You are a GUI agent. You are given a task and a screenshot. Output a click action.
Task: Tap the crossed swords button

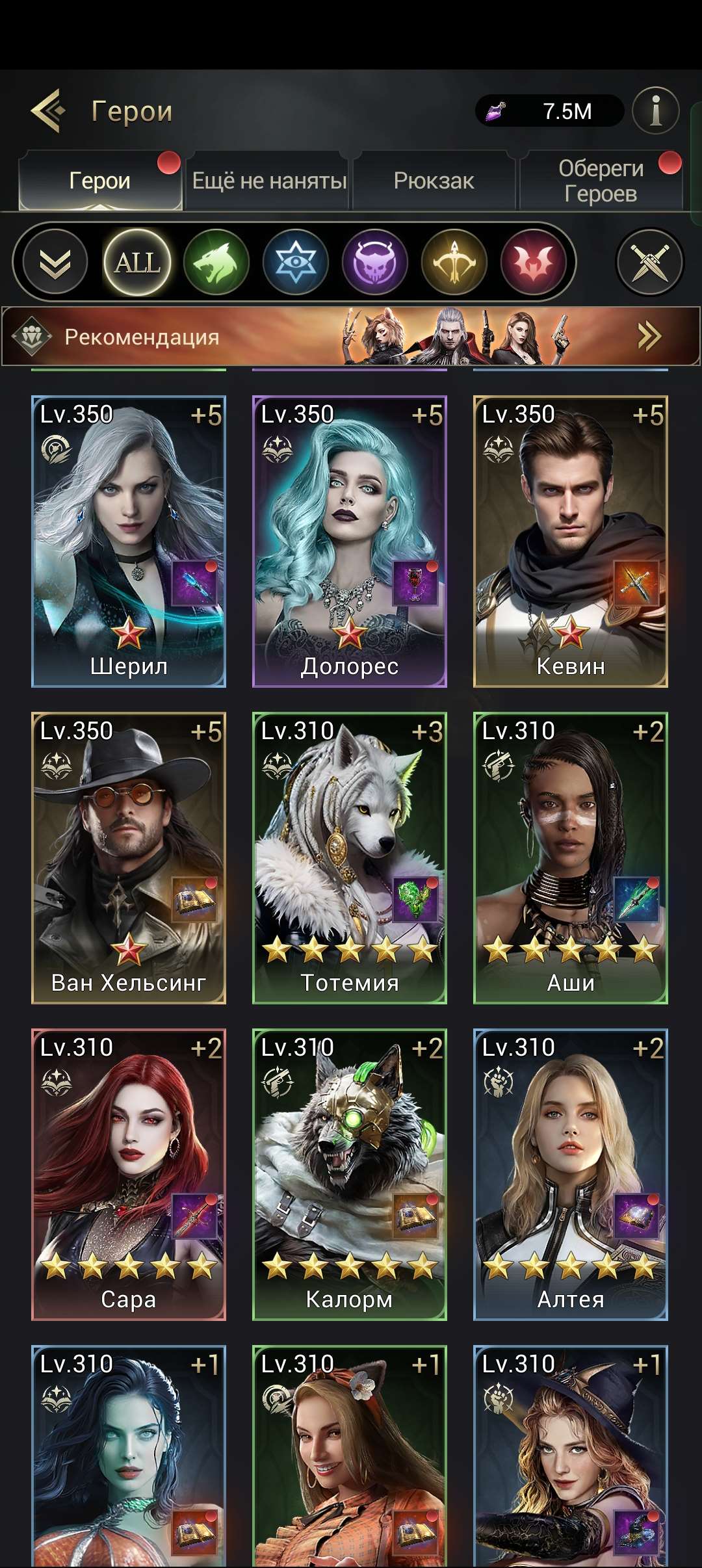point(649,263)
